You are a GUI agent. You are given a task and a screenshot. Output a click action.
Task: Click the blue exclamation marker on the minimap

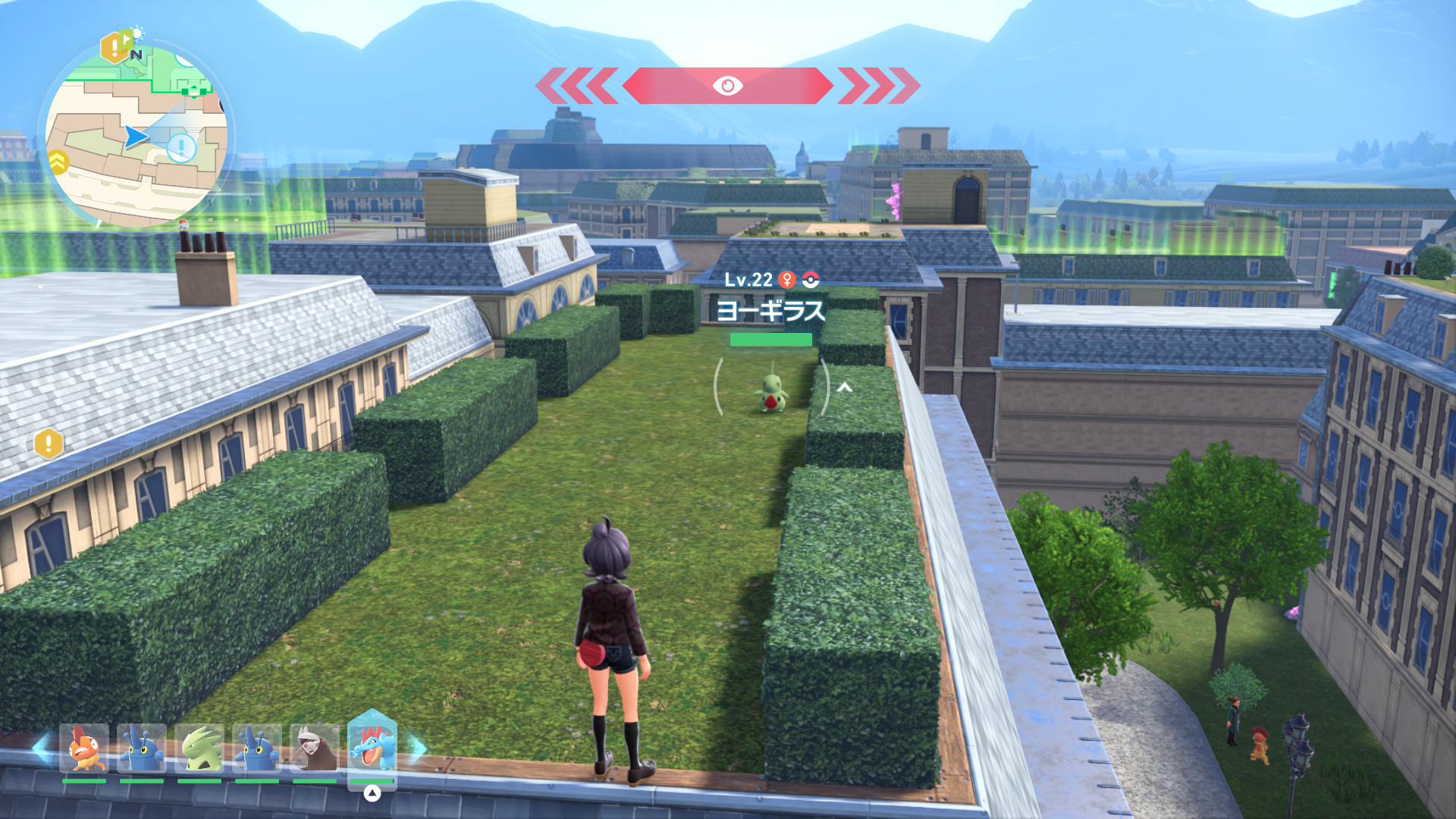click(181, 148)
